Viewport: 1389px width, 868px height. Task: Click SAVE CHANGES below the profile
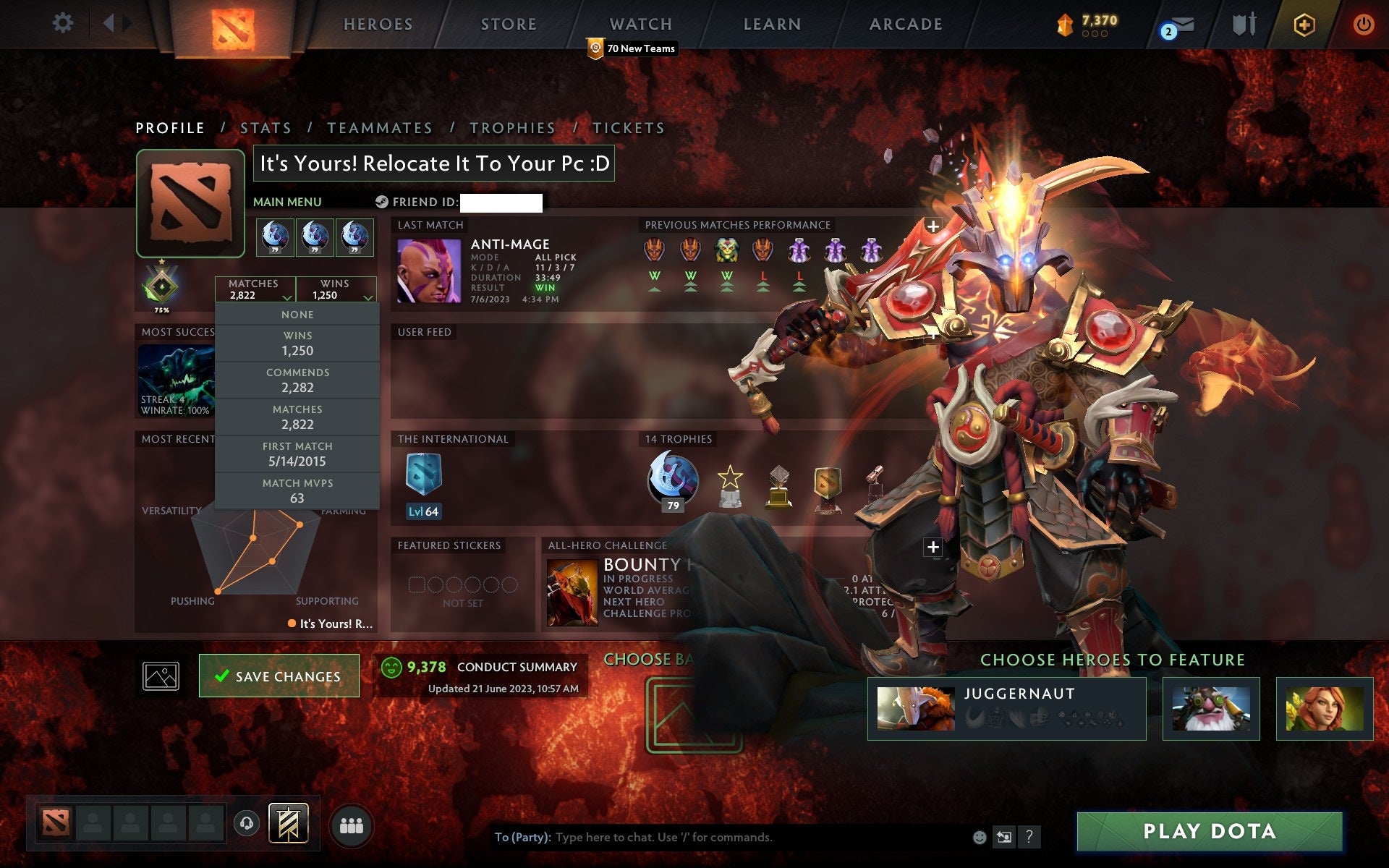[x=279, y=676]
